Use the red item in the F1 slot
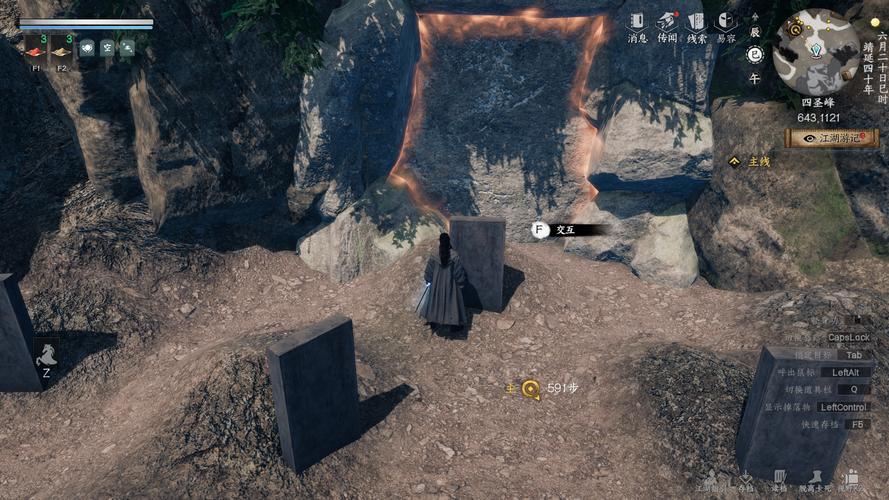 tap(35, 51)
